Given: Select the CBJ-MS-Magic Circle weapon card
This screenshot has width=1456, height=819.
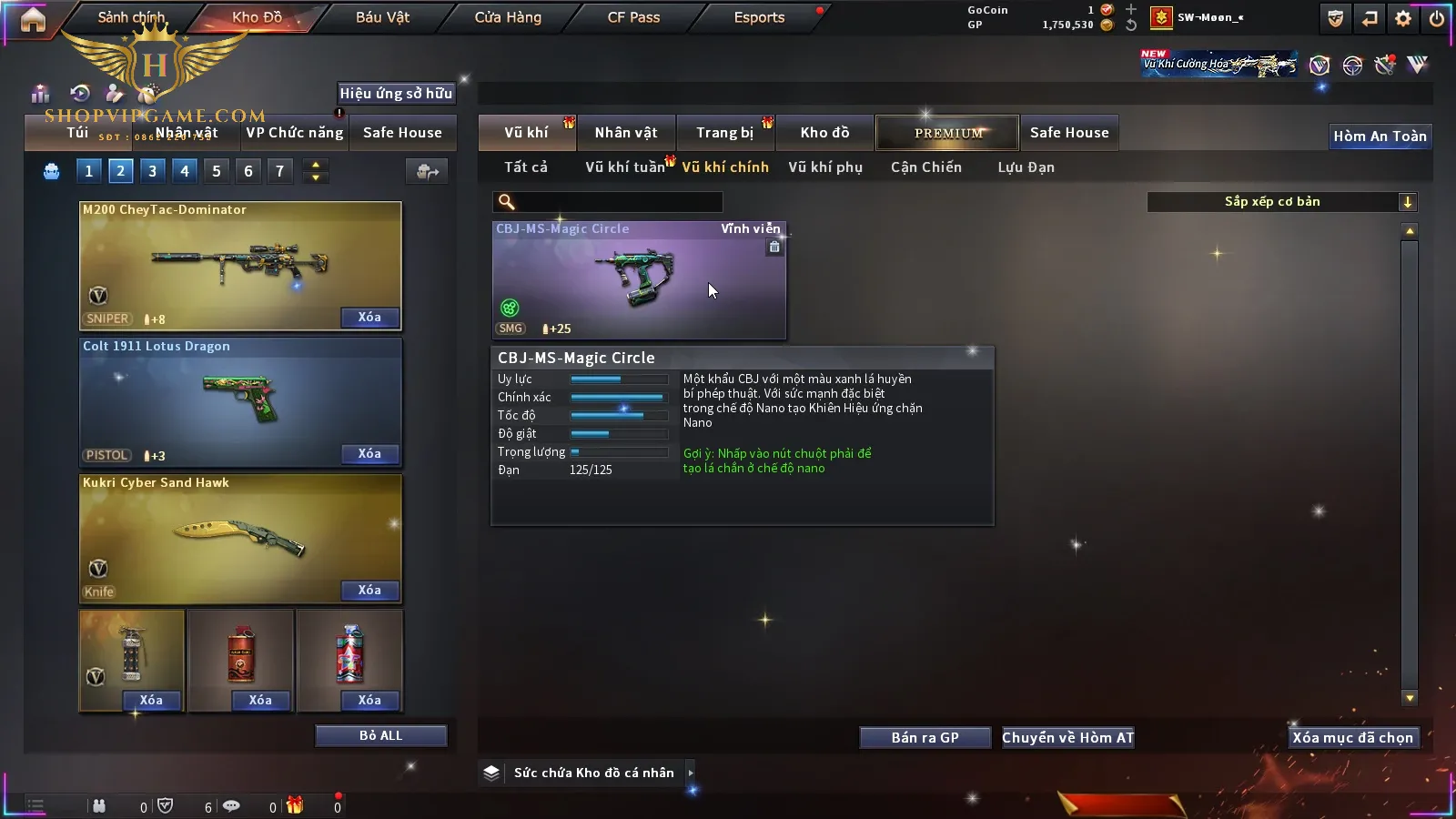Looking at the screenshot, I should (x=639, y=280).
